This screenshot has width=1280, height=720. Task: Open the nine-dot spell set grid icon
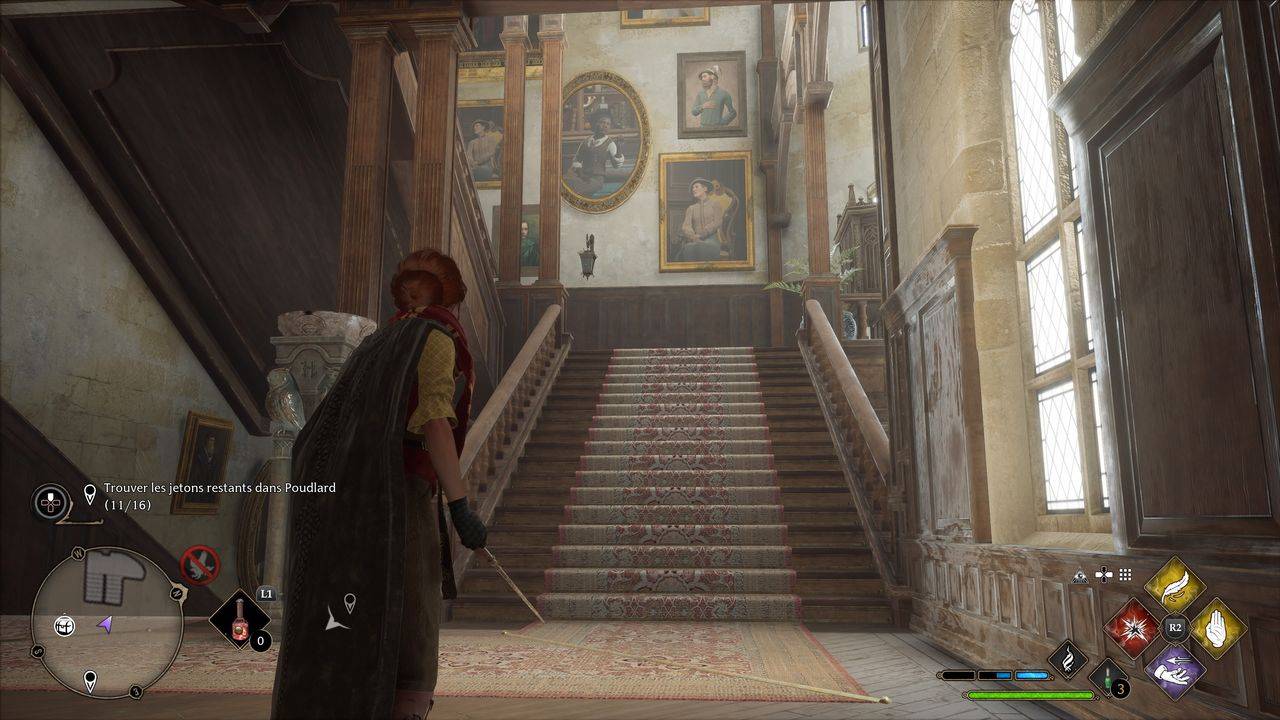[1125, 575]
